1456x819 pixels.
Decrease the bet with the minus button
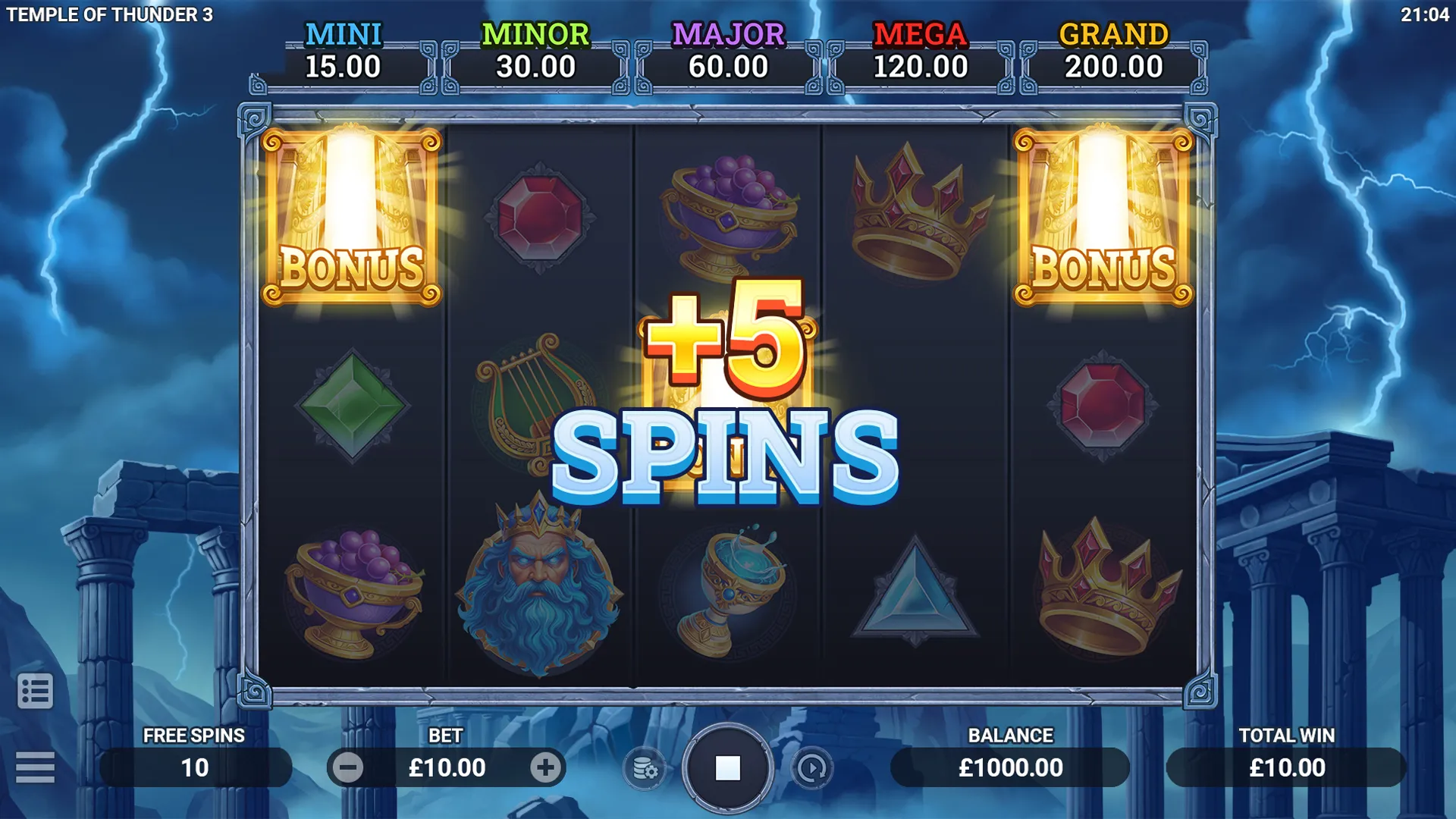tap(348, 768)
